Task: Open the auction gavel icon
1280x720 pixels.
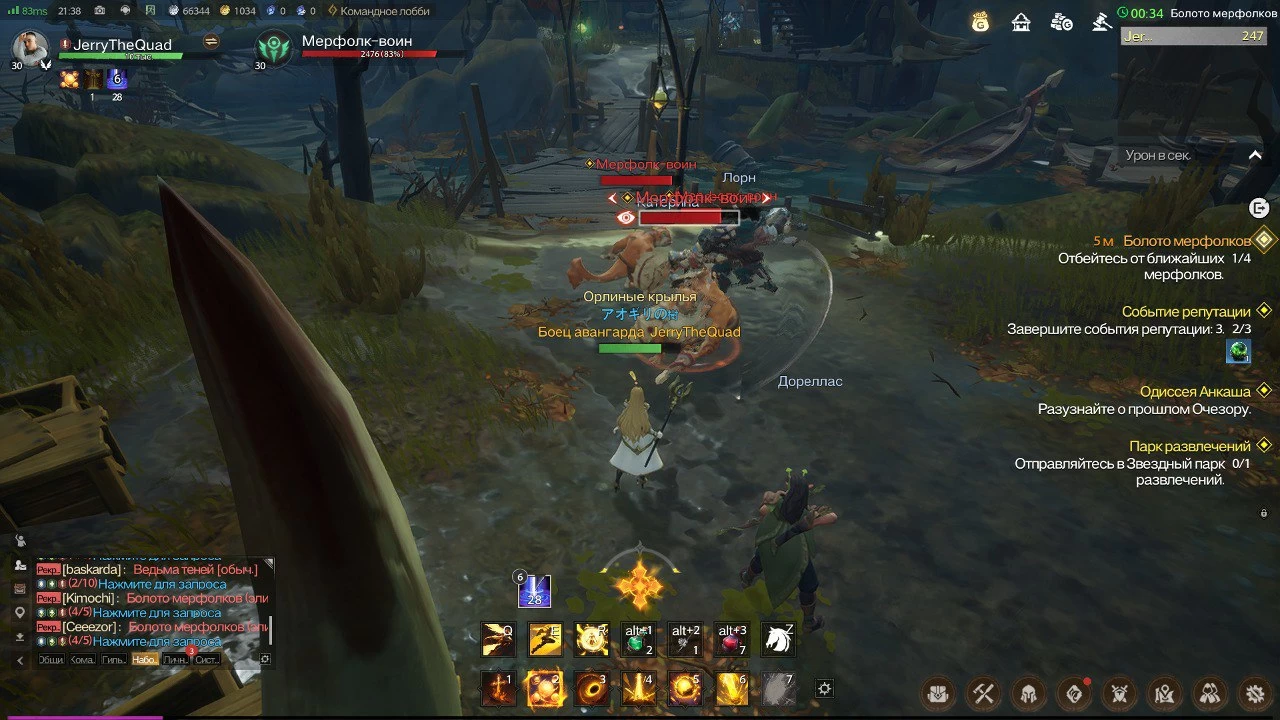Action: 1101,22
